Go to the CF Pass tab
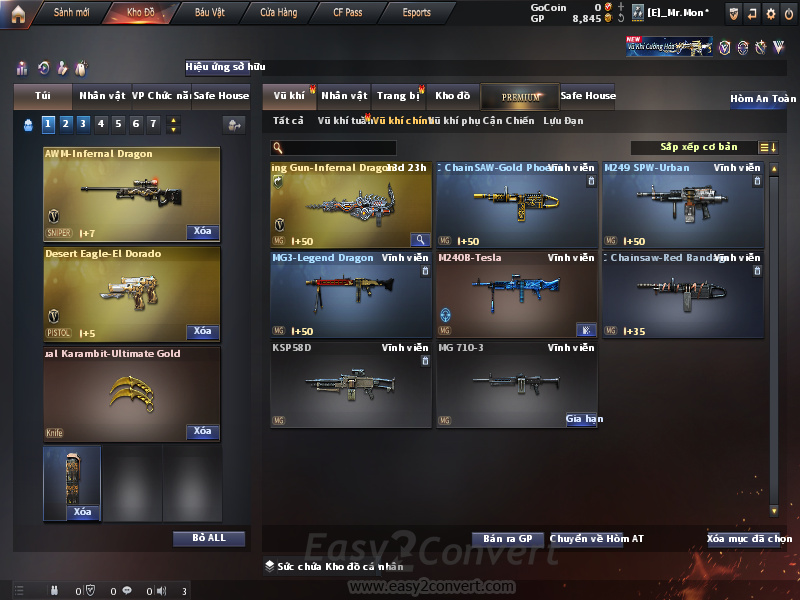The image size is (800, 600). point(348,13)
